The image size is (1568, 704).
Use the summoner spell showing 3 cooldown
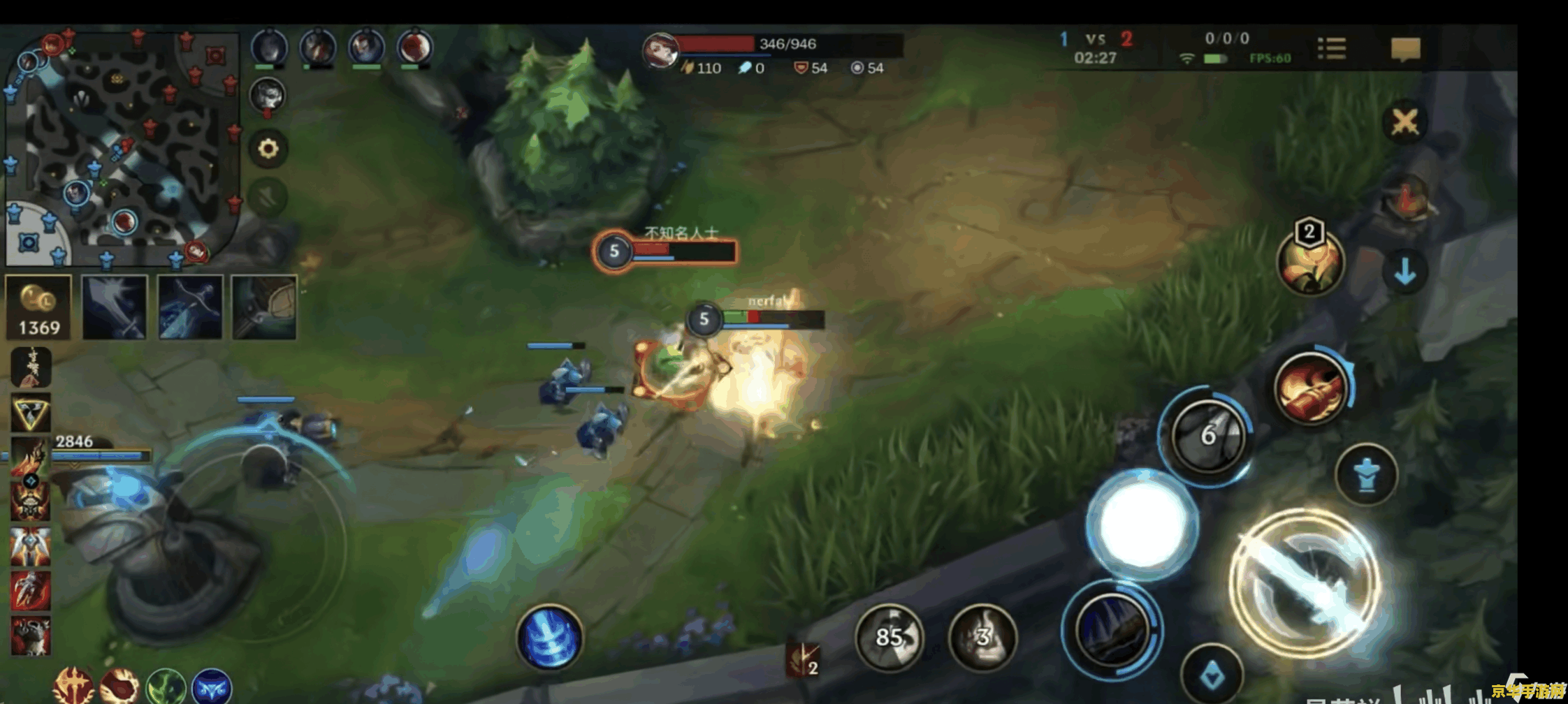(982, 637)
